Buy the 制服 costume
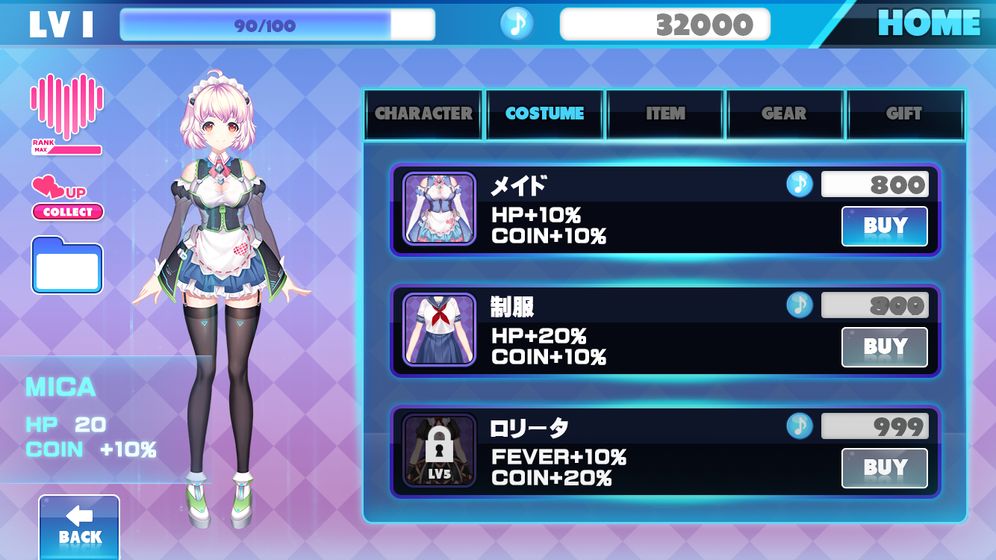This screenshot has width=996, height=560. point(884,347)
